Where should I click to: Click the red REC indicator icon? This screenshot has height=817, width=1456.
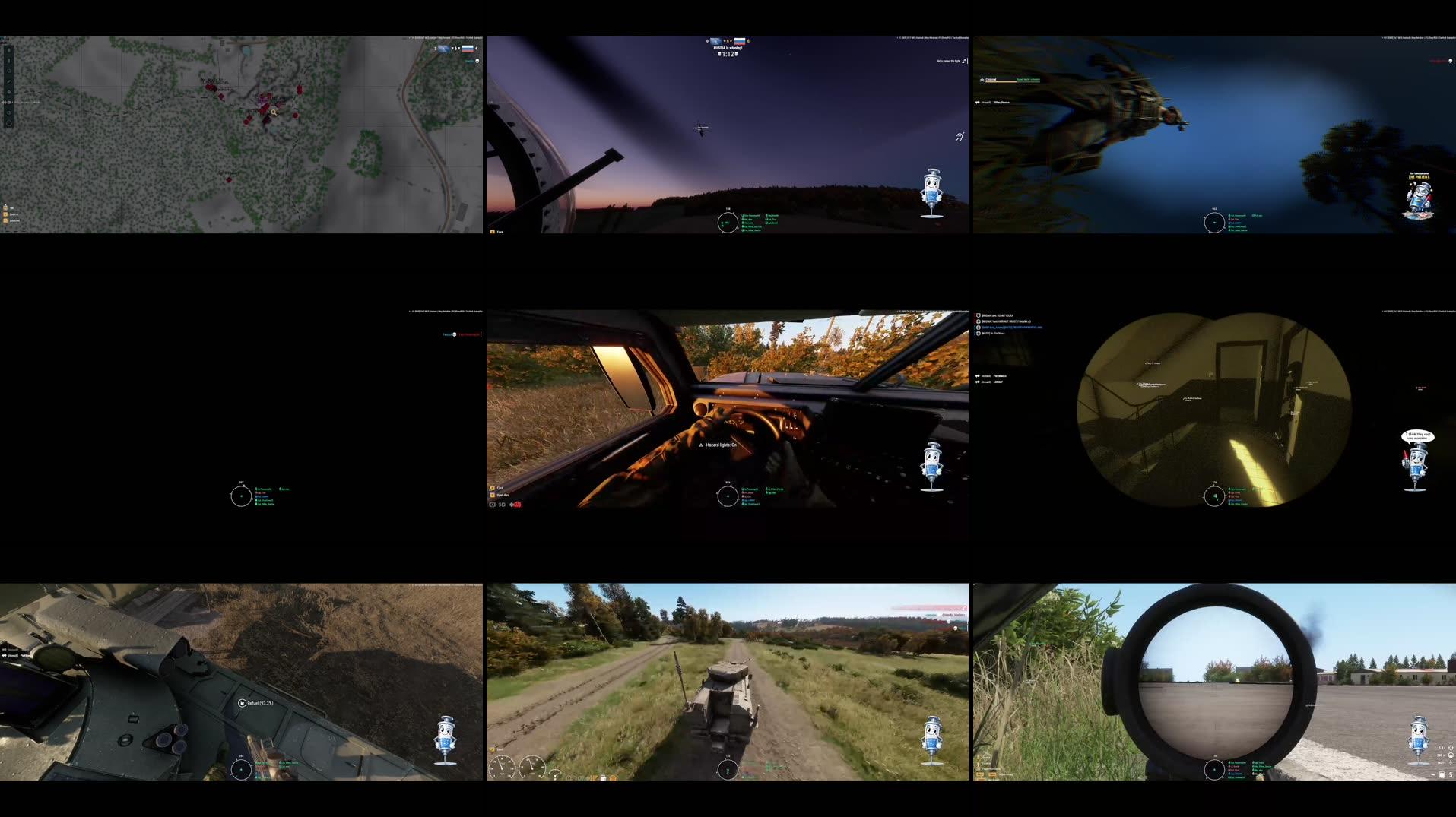click(517, 505)
